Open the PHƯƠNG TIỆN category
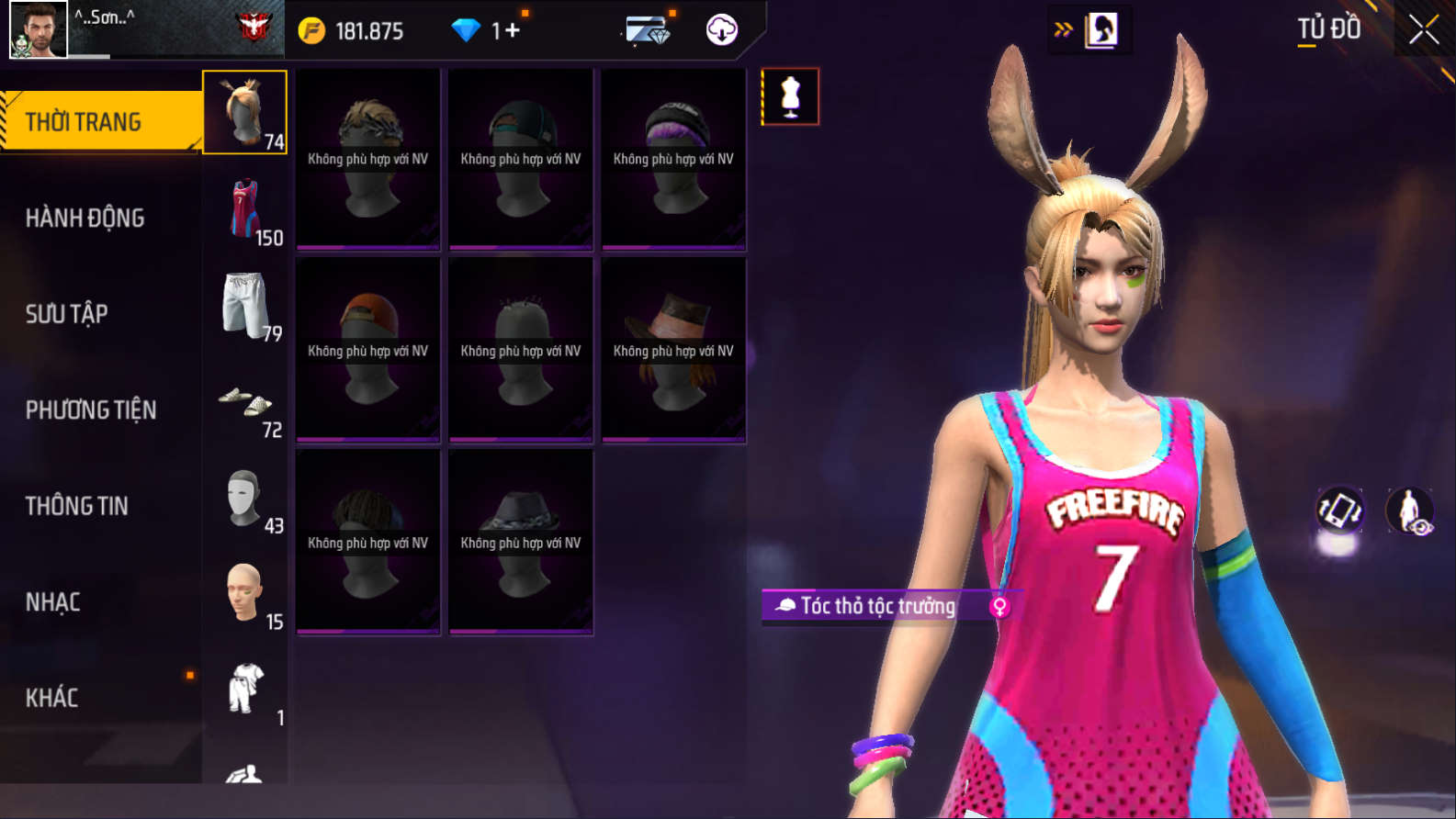The width and height of the screenshot is (1456, 819). click(x=91, y=409)
